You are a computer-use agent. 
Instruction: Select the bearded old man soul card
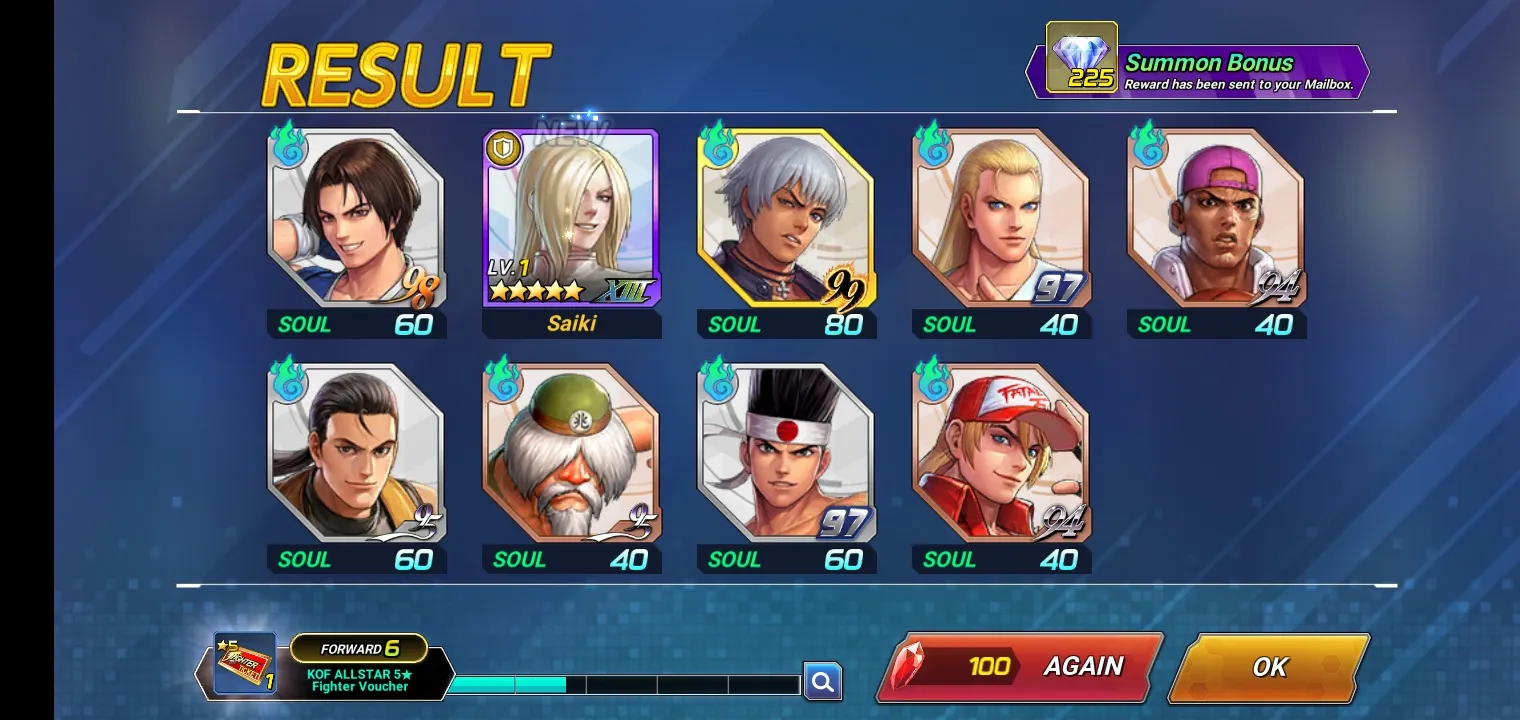pos(571,453)
